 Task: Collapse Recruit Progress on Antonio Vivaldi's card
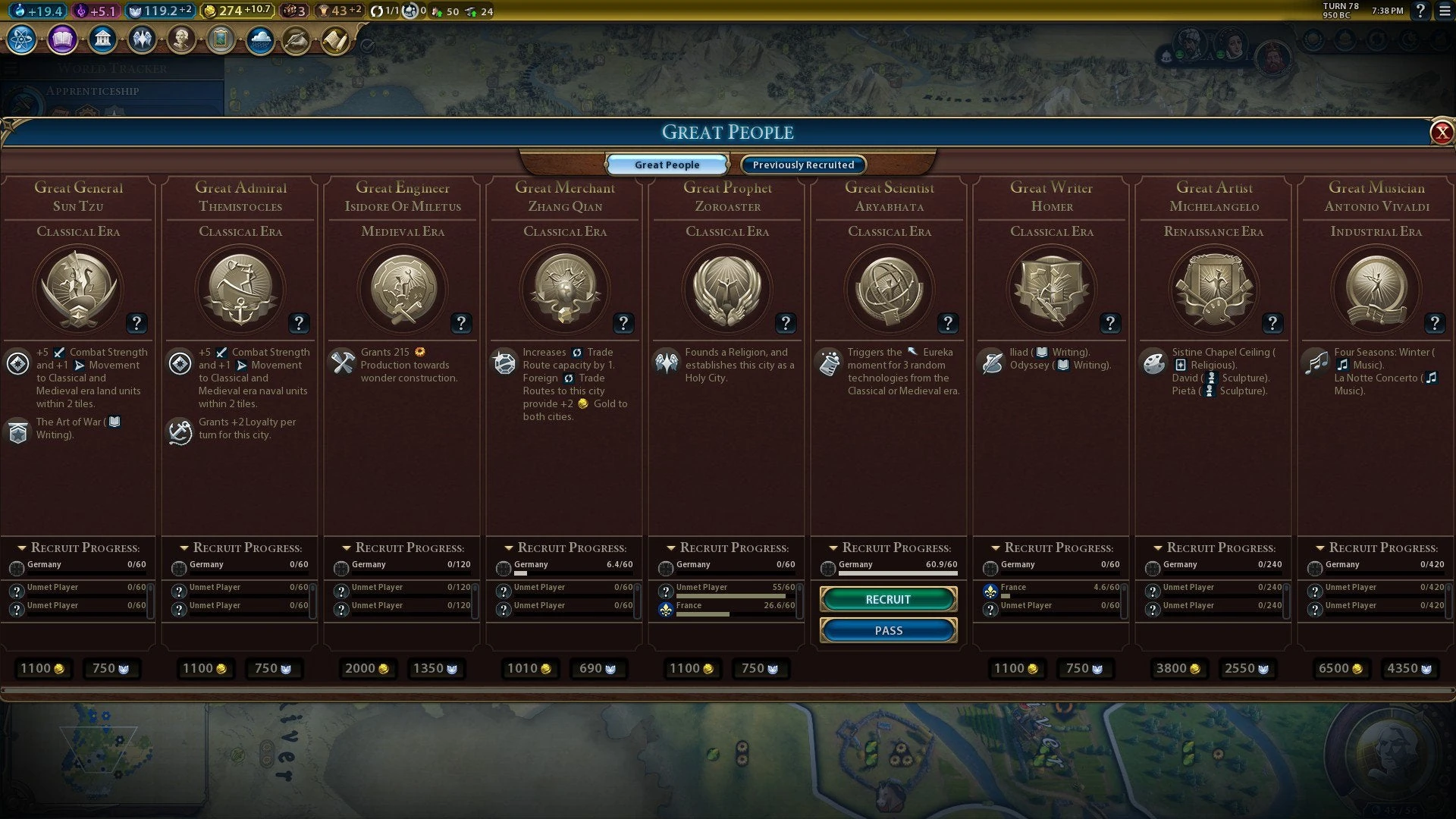(x=1320, y=547)
